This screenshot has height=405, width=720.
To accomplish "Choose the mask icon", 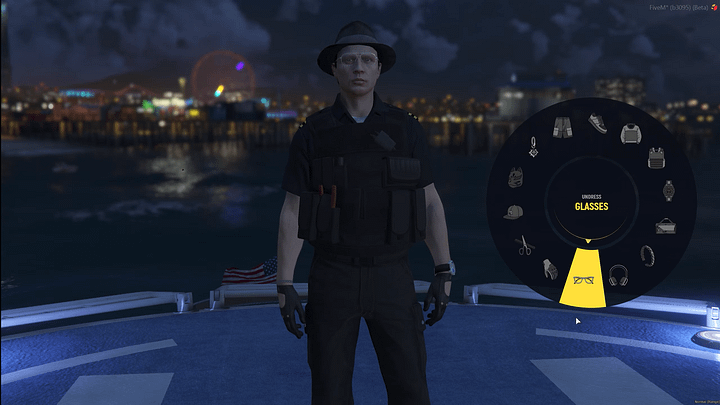I will click(x=516, y=178).
